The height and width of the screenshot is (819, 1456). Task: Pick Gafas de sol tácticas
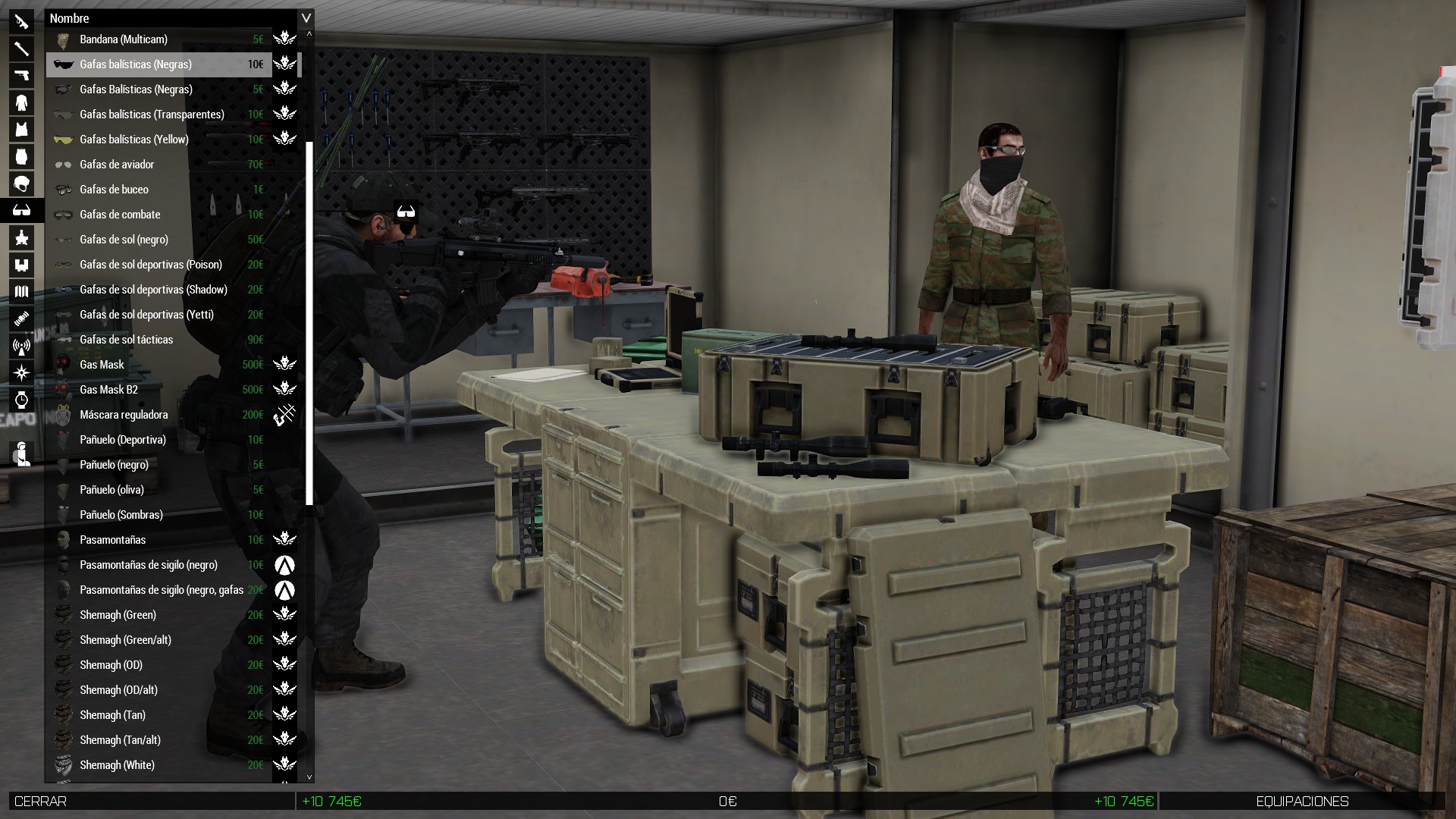pyautogui.click(x=126, y=340)
